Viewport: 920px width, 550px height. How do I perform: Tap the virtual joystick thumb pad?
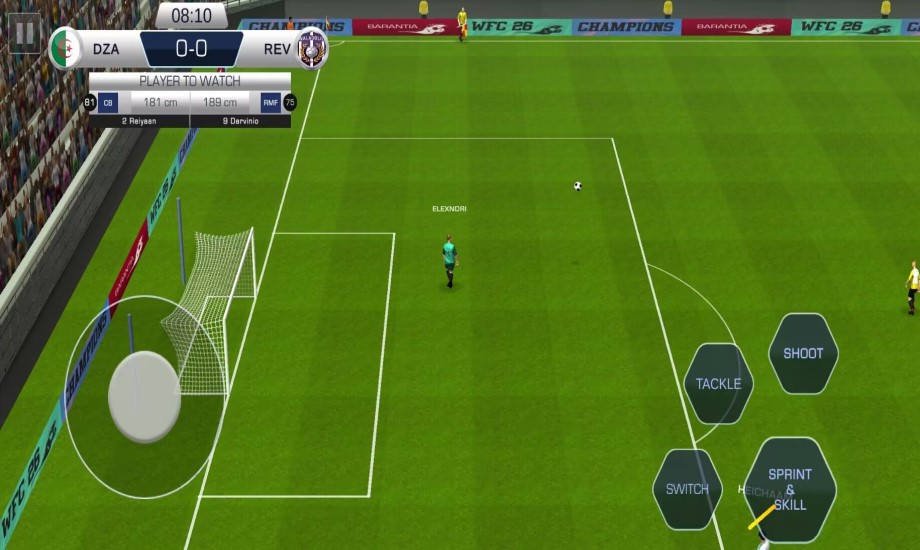tap(144, 397)
